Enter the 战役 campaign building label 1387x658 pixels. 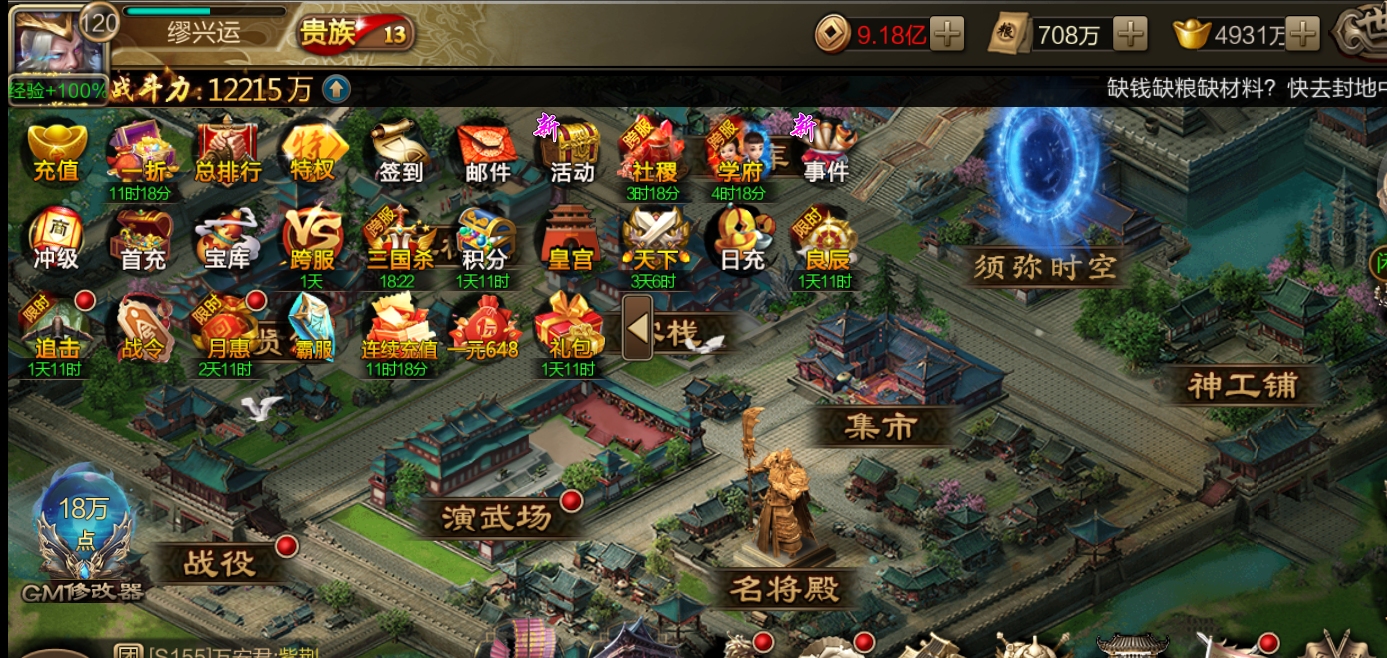coord(220,563)
